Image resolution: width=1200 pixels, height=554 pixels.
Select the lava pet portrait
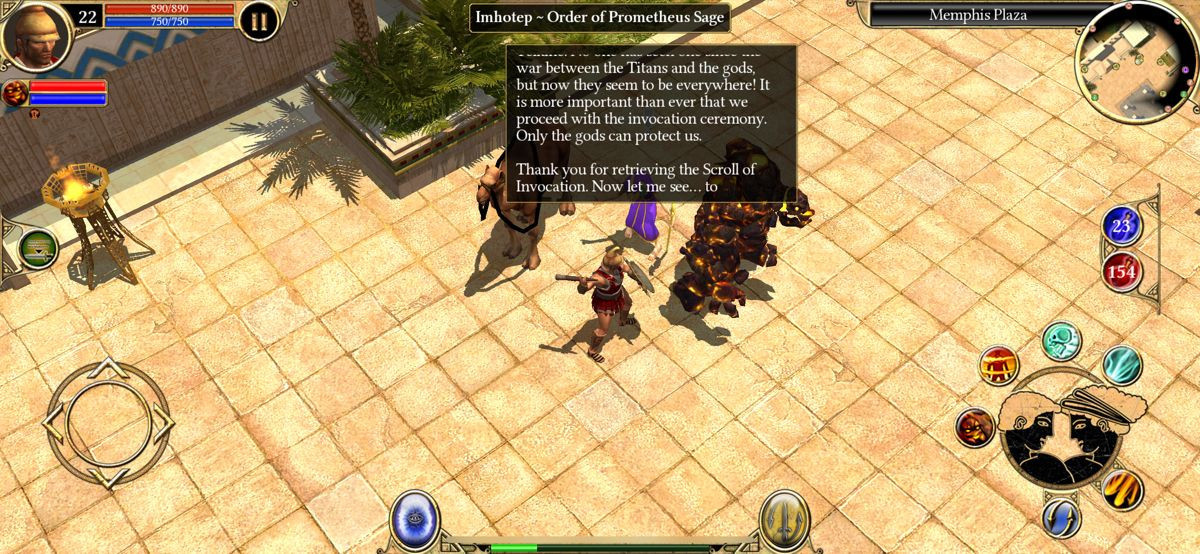(x=15, y=94)
